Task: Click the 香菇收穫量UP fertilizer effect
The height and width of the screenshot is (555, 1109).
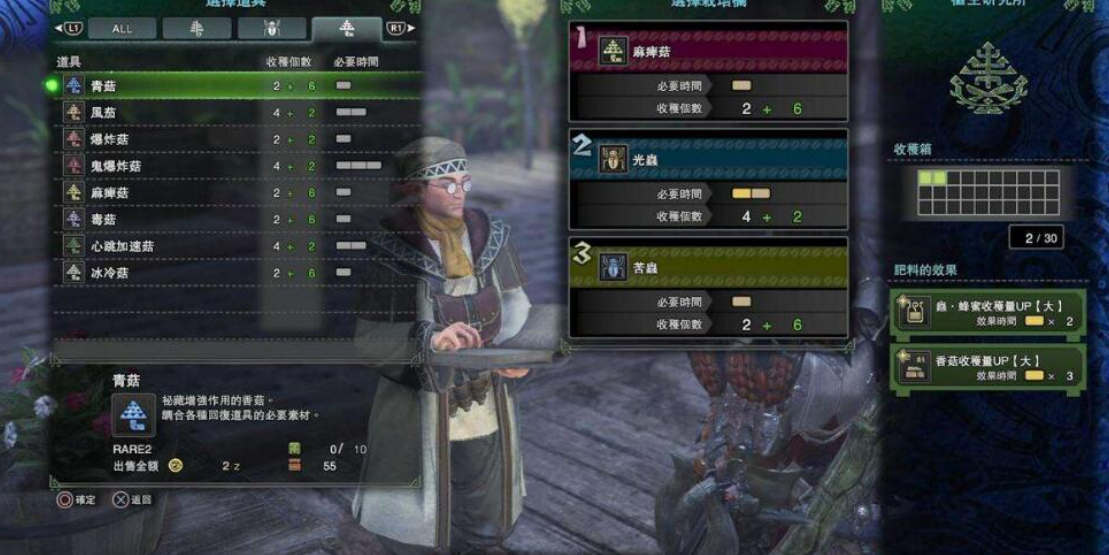Action: [987, 366]
